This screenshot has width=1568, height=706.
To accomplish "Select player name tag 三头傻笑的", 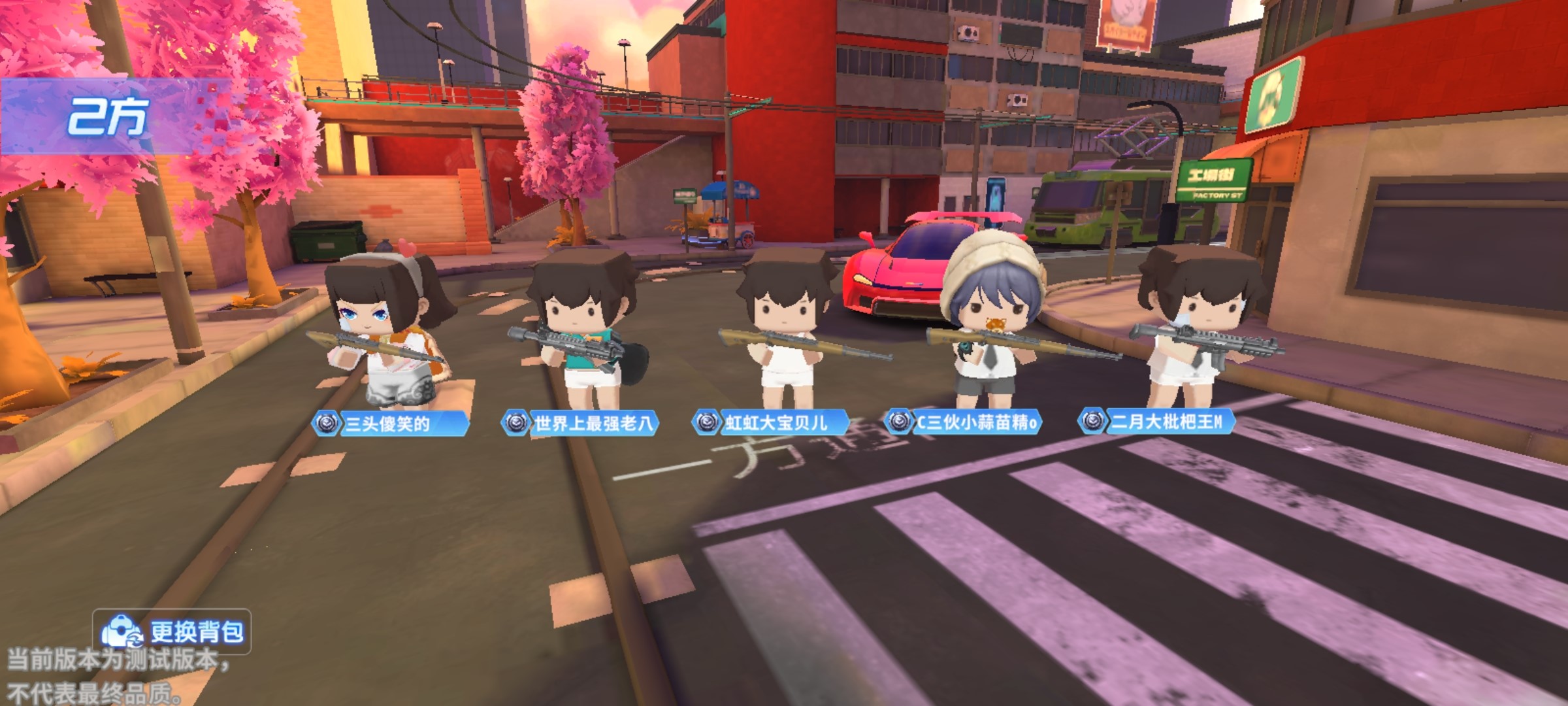I will pyautogui.click(x=391, y=424).
